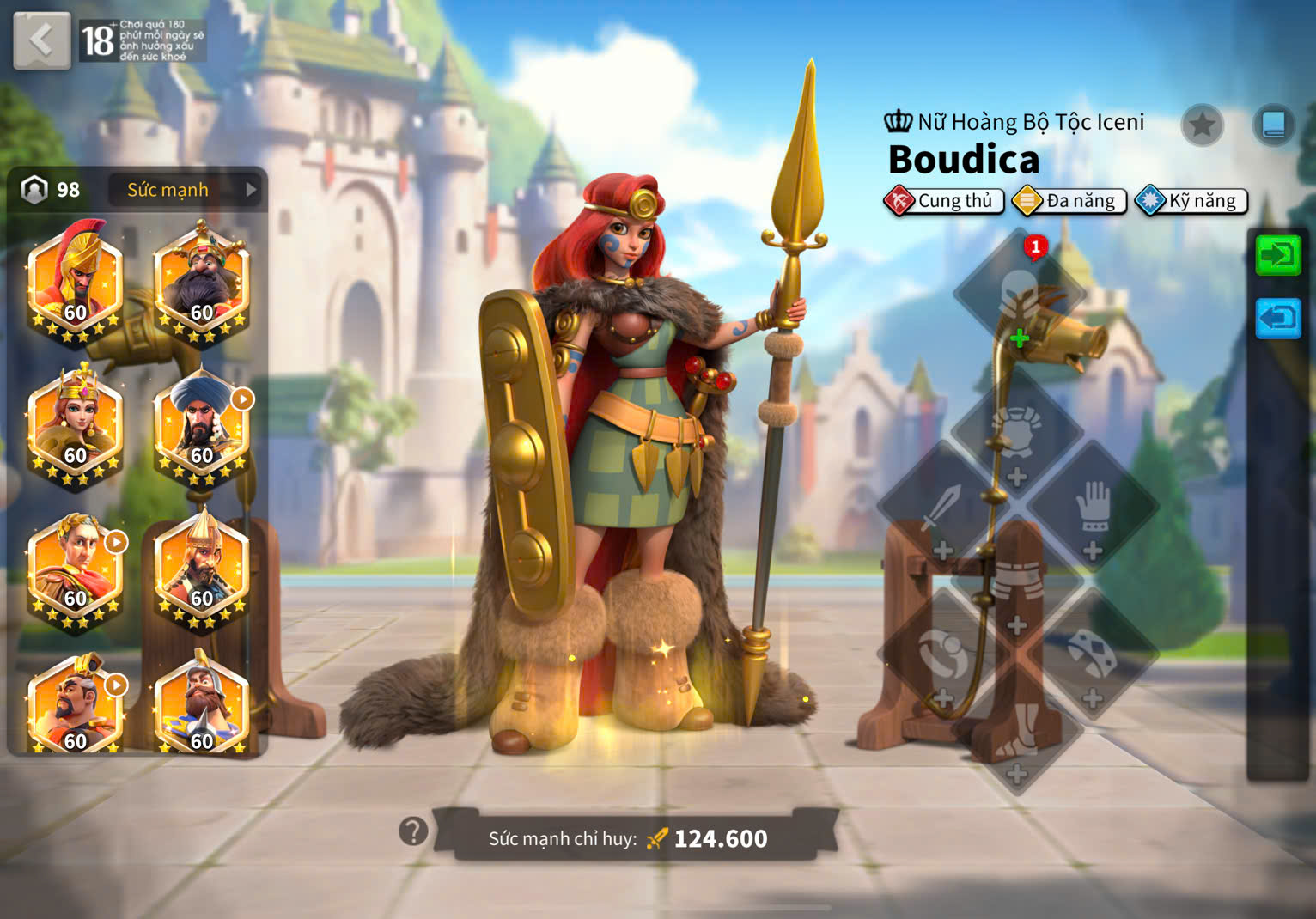Open the sword weapon equipment slot

942,513
